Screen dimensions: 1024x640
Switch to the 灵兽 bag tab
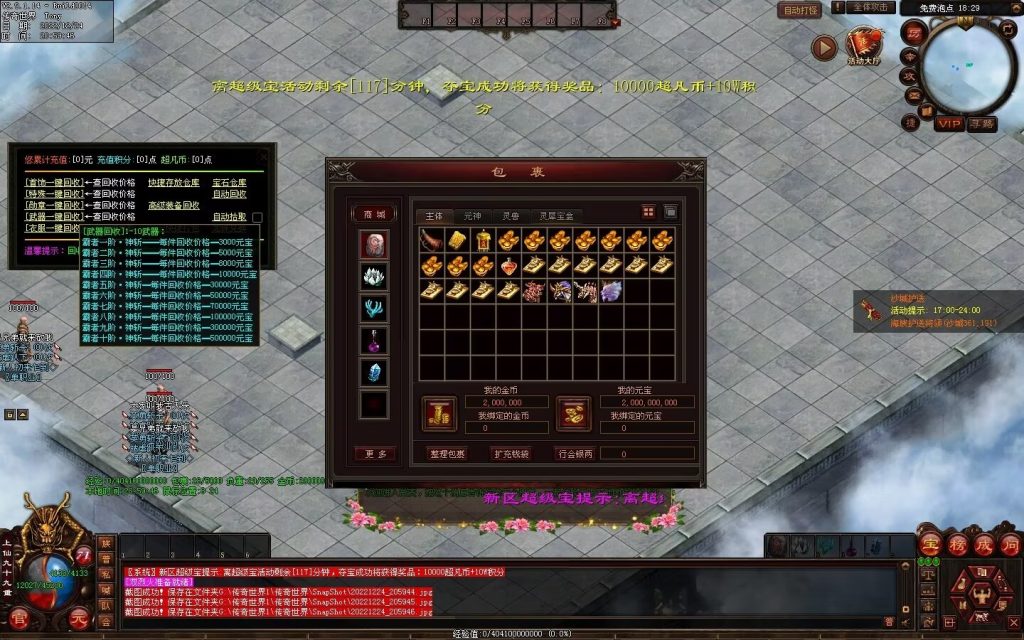coord(510,215)
